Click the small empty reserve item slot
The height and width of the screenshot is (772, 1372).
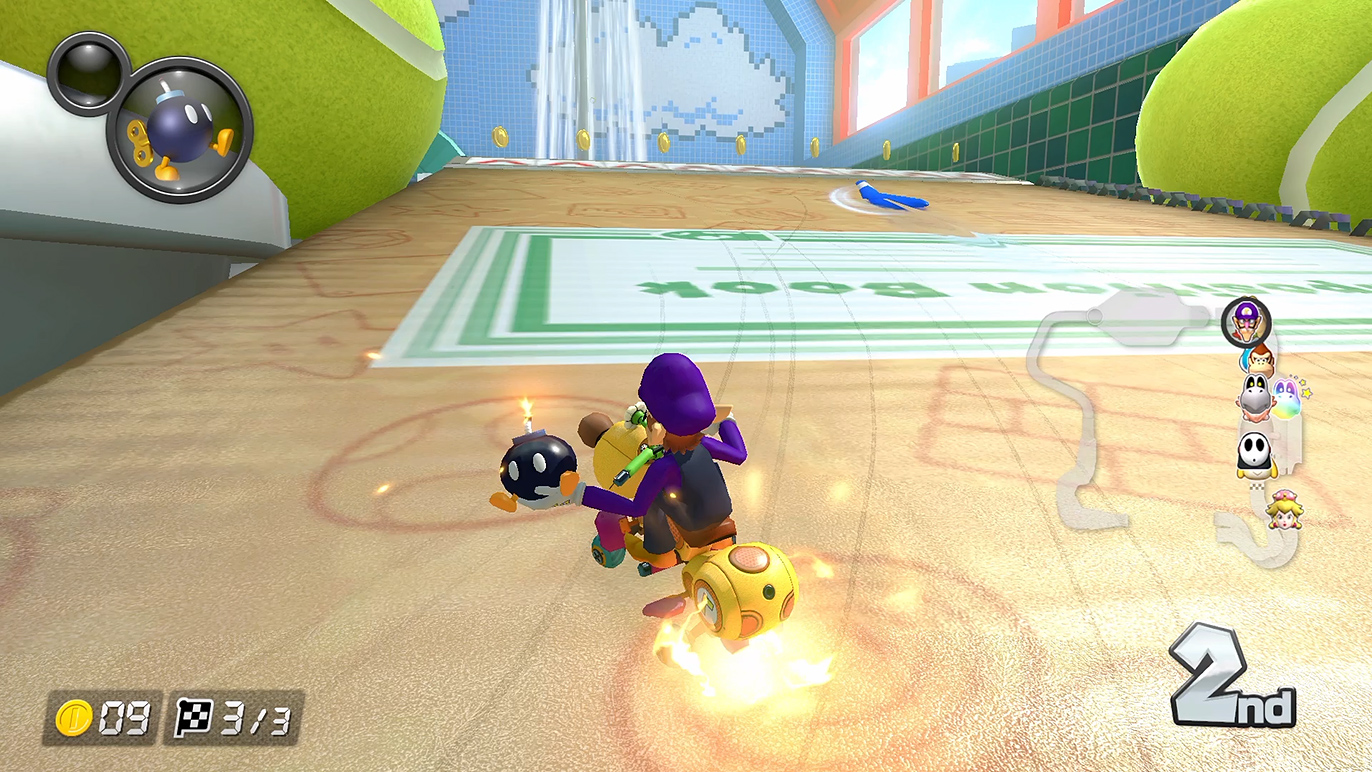pos(88,73)
